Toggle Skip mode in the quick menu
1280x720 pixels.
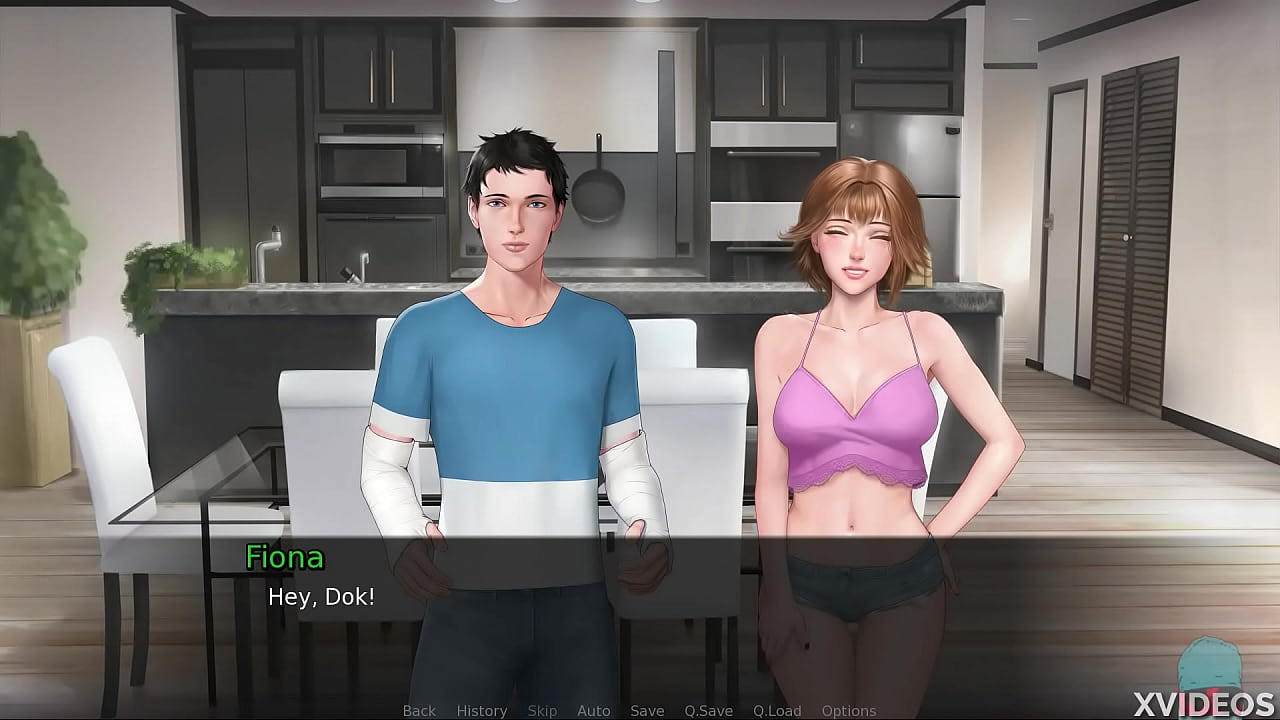(543, 710)
